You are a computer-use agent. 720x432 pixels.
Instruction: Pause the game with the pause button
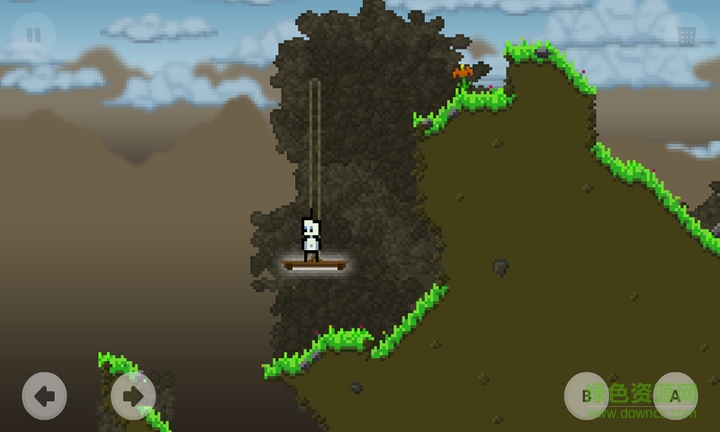point(33,35)
